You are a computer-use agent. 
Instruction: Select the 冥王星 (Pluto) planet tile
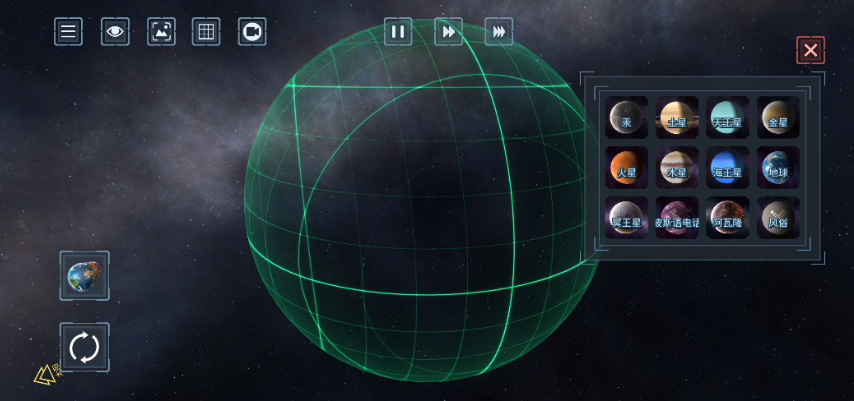pyautogui.click(x=626, y=218)
